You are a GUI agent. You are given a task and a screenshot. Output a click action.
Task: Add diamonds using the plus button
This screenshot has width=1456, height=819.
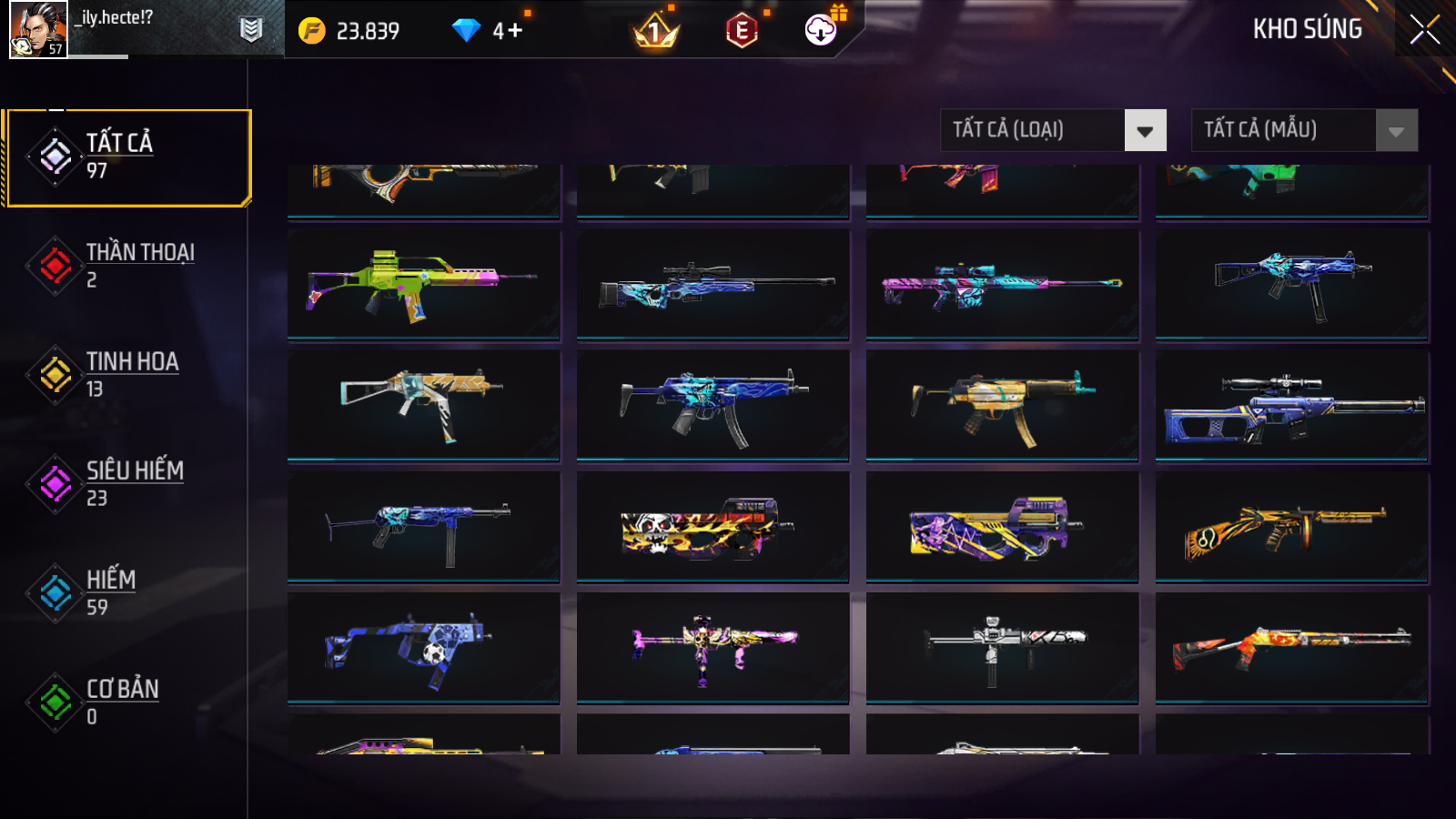coord(515,31)
